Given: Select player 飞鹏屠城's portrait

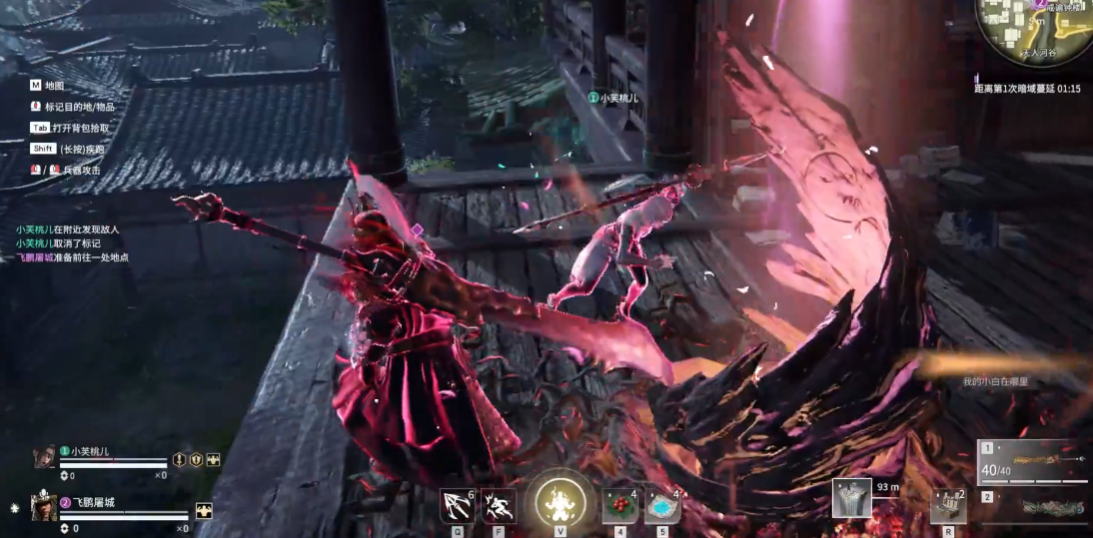Looking at the screenshot, I should 44,507.
